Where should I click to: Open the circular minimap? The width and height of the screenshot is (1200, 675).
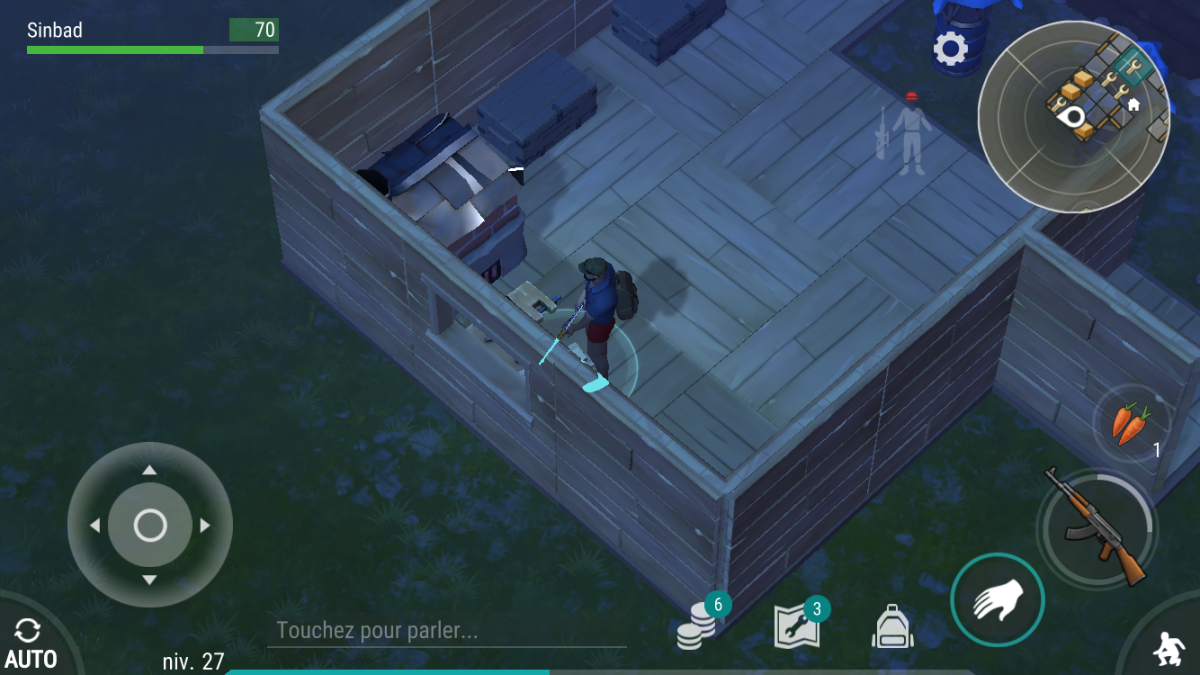(1074, 116)
